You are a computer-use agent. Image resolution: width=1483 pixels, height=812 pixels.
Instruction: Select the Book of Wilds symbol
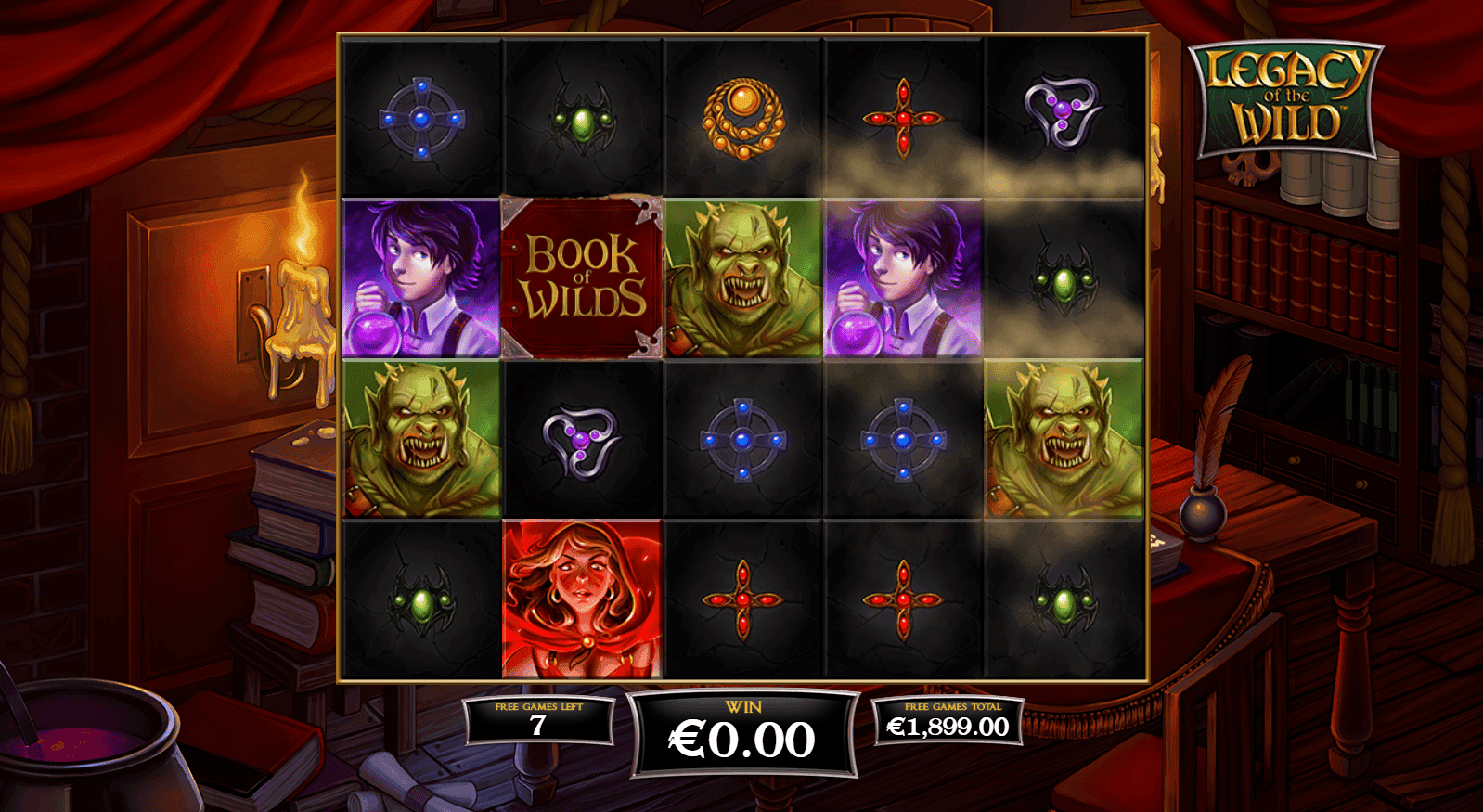coord(582,277)
